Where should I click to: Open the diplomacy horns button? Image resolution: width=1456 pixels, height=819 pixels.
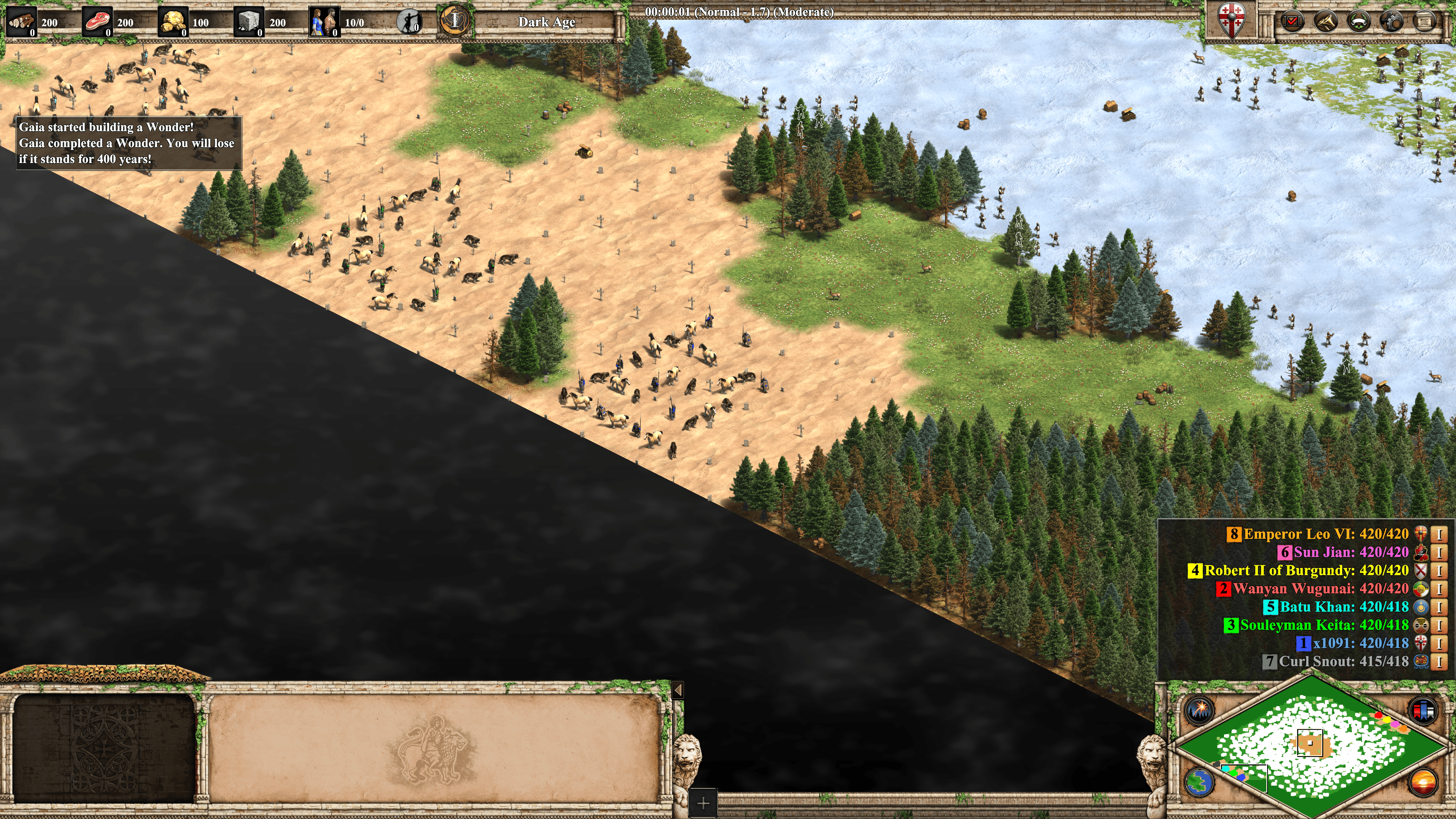pyautogui.click(x=1326, y=22)
